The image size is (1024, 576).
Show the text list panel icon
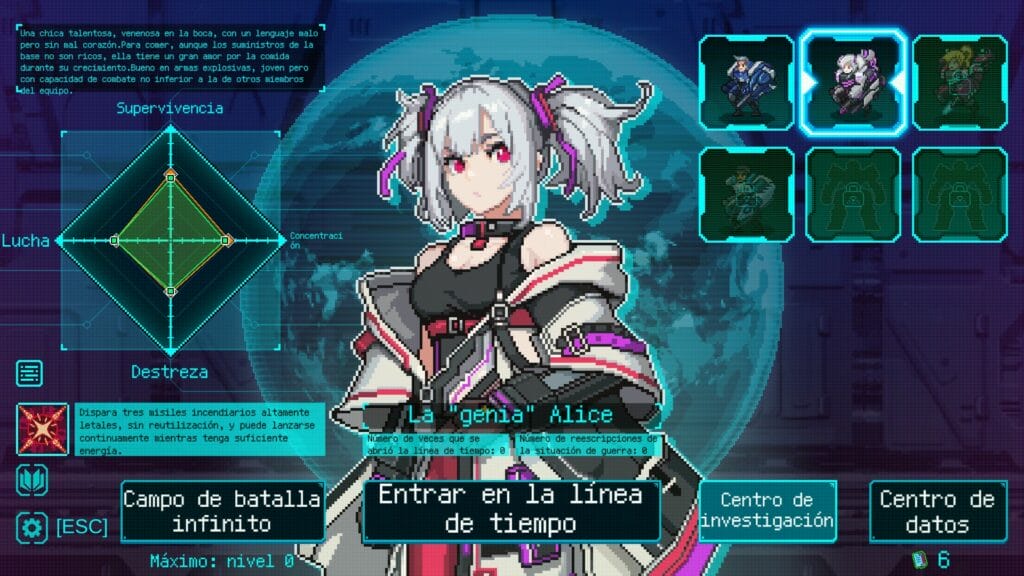(x=30, y=373)
